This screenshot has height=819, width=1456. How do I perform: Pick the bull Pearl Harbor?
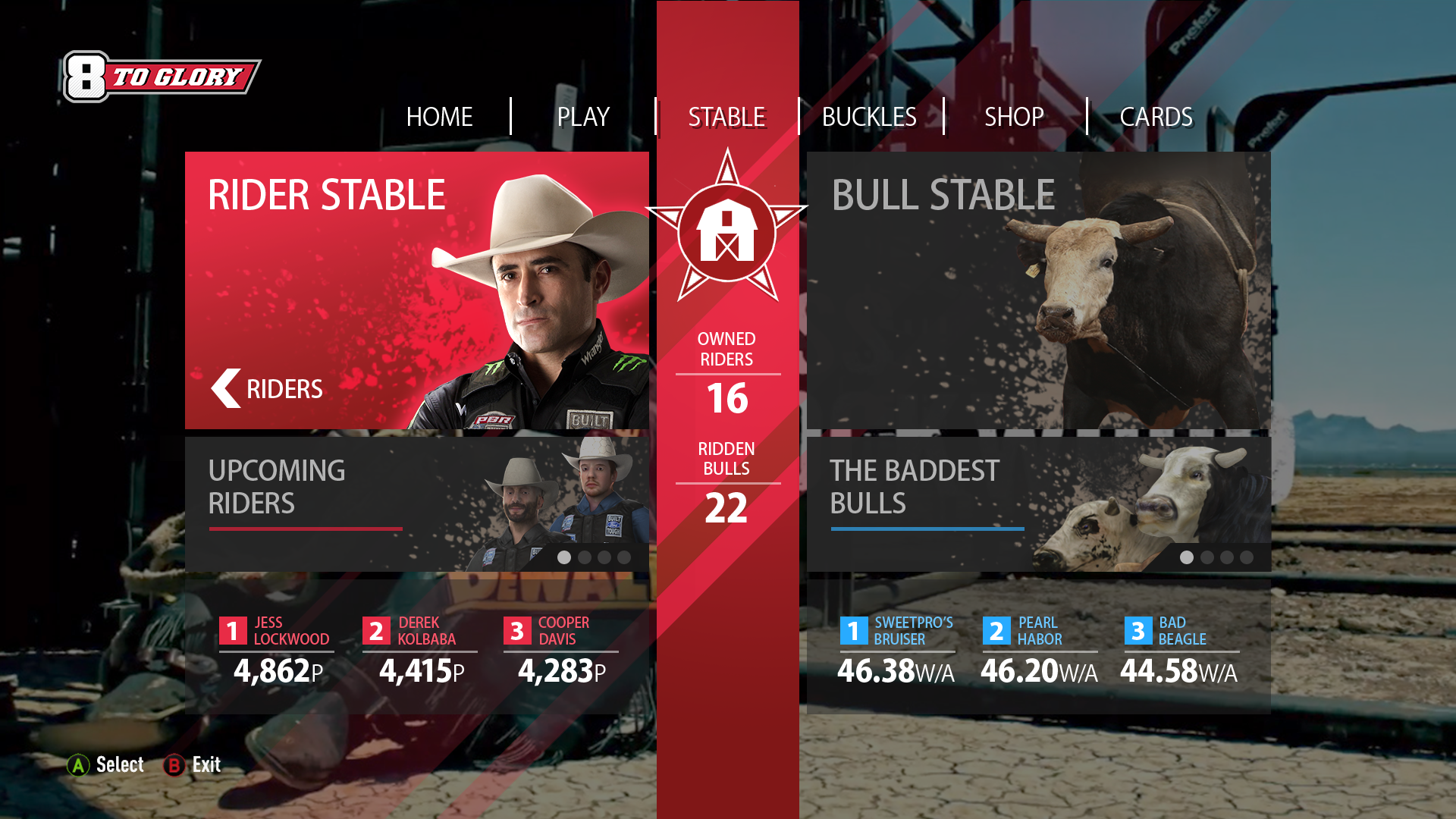[x=1039, y=650]
